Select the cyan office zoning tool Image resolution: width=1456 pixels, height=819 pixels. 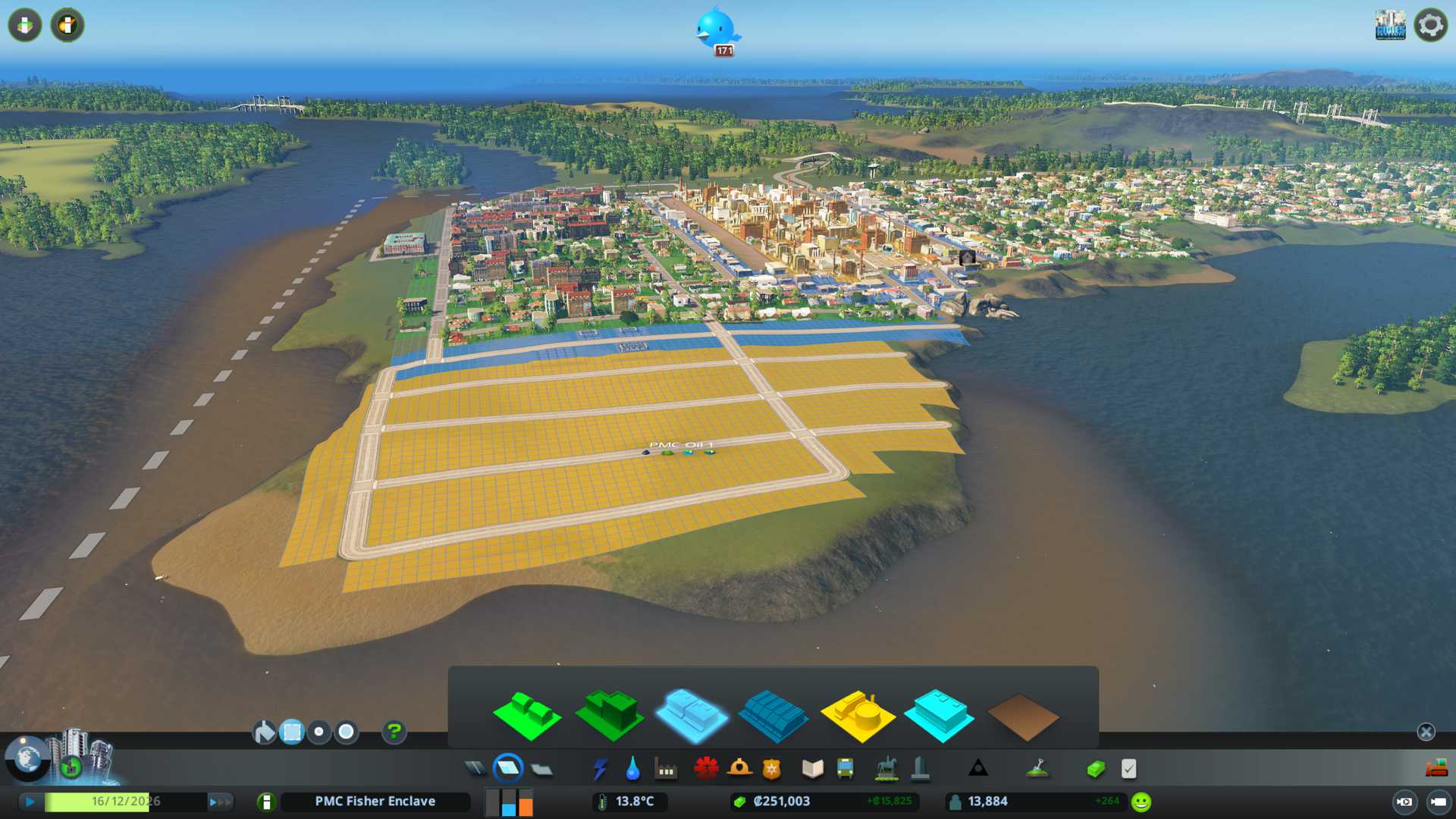pyautogui.click(x=939, y=715)
